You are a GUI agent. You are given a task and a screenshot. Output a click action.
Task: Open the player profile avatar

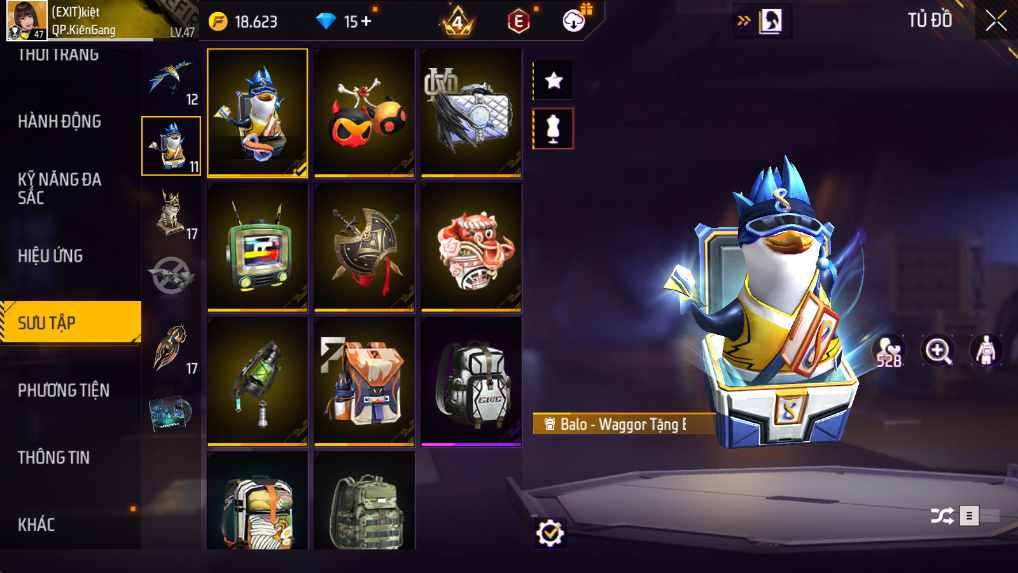pos(27,20)
